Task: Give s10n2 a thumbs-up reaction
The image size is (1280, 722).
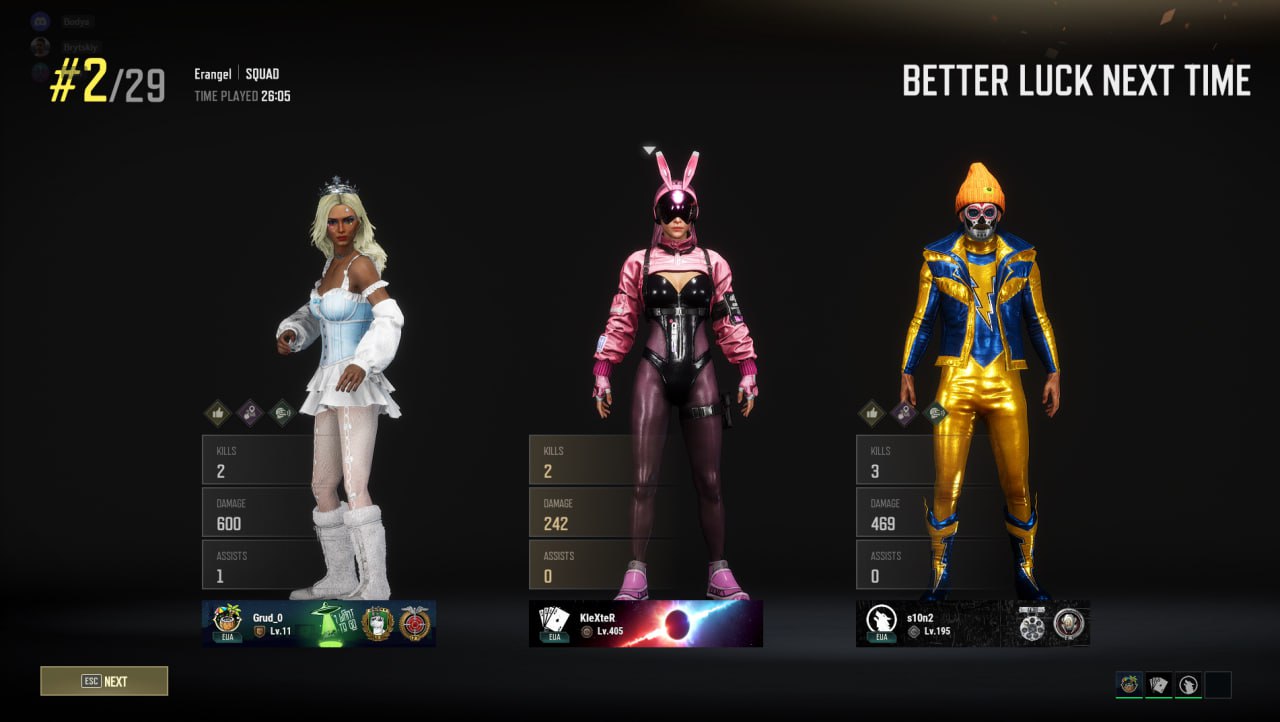Action: 872,413
